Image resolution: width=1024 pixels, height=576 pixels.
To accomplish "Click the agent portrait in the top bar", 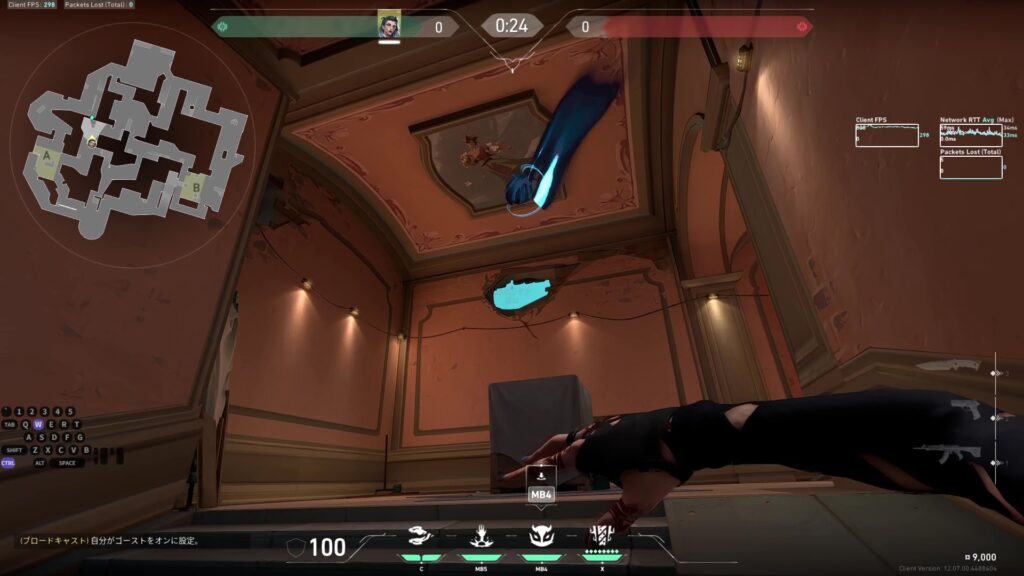I will click(389, 25).
